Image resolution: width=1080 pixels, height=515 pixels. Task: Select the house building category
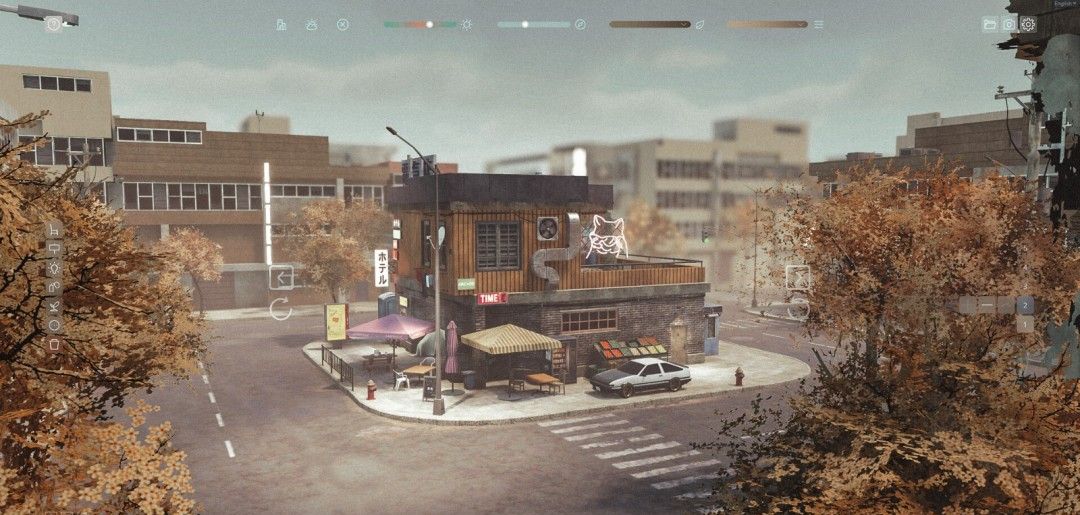(x=54, y=287)
